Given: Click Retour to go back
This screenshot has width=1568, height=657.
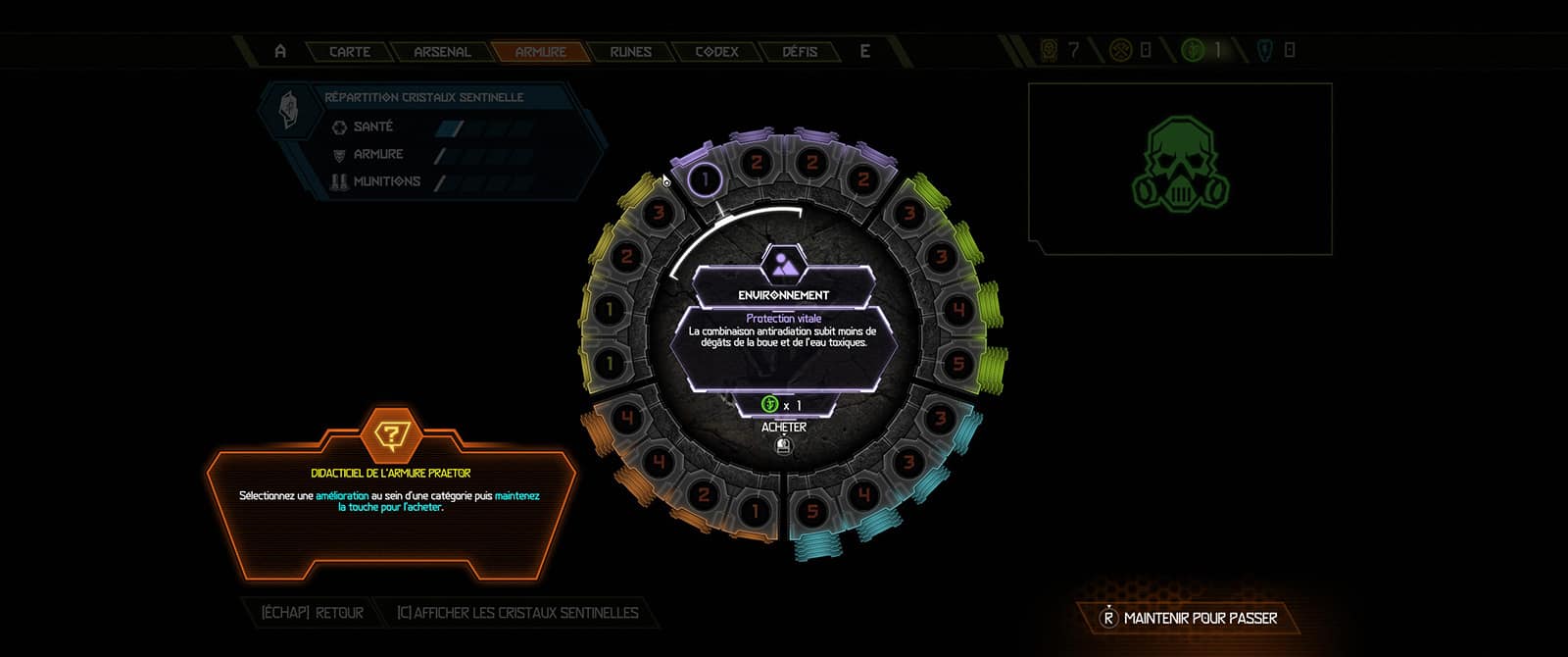Looking at the screenshot, I should (313, 613).
